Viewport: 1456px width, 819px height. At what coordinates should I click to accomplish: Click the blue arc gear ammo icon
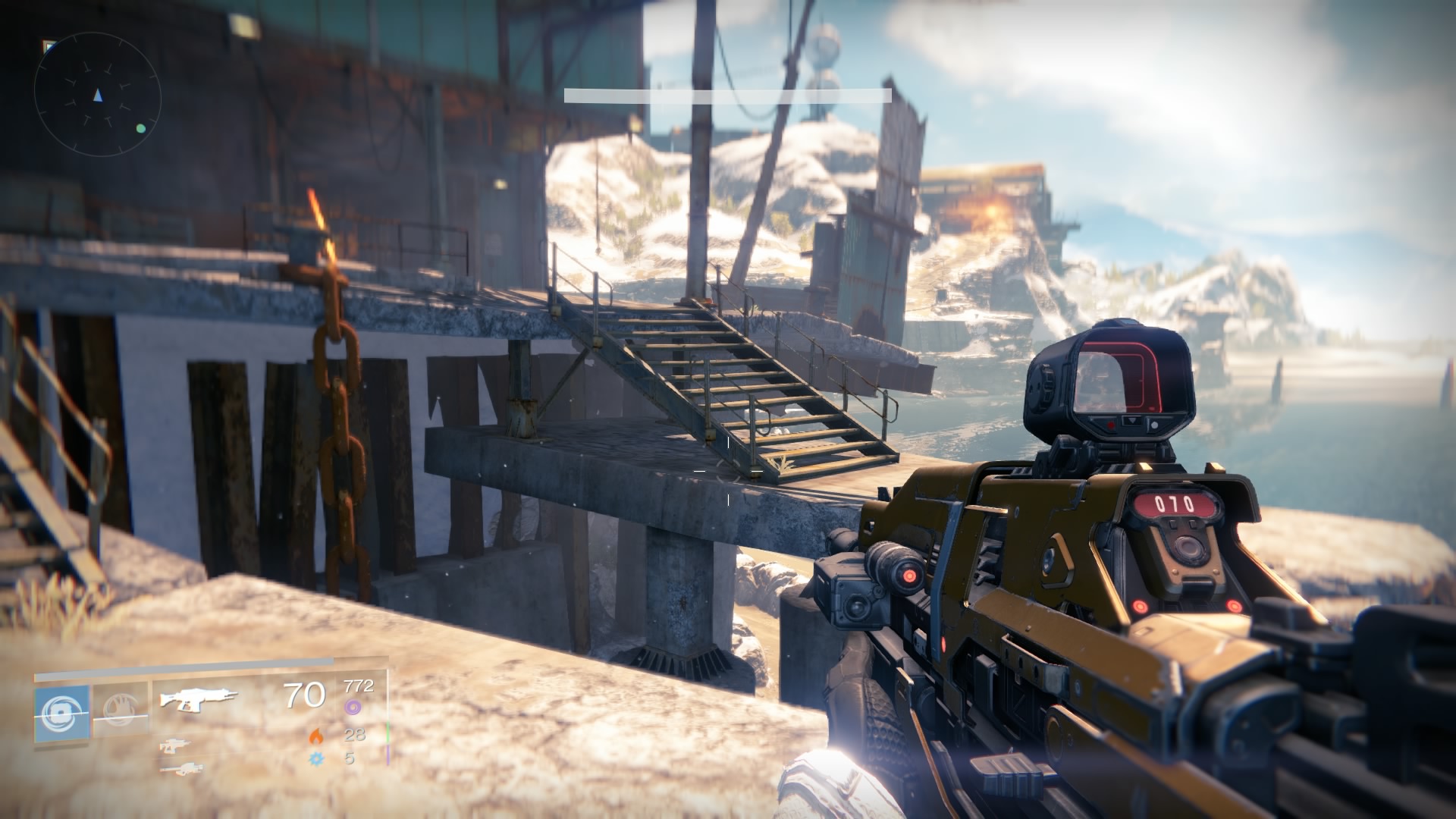[315, 758]
